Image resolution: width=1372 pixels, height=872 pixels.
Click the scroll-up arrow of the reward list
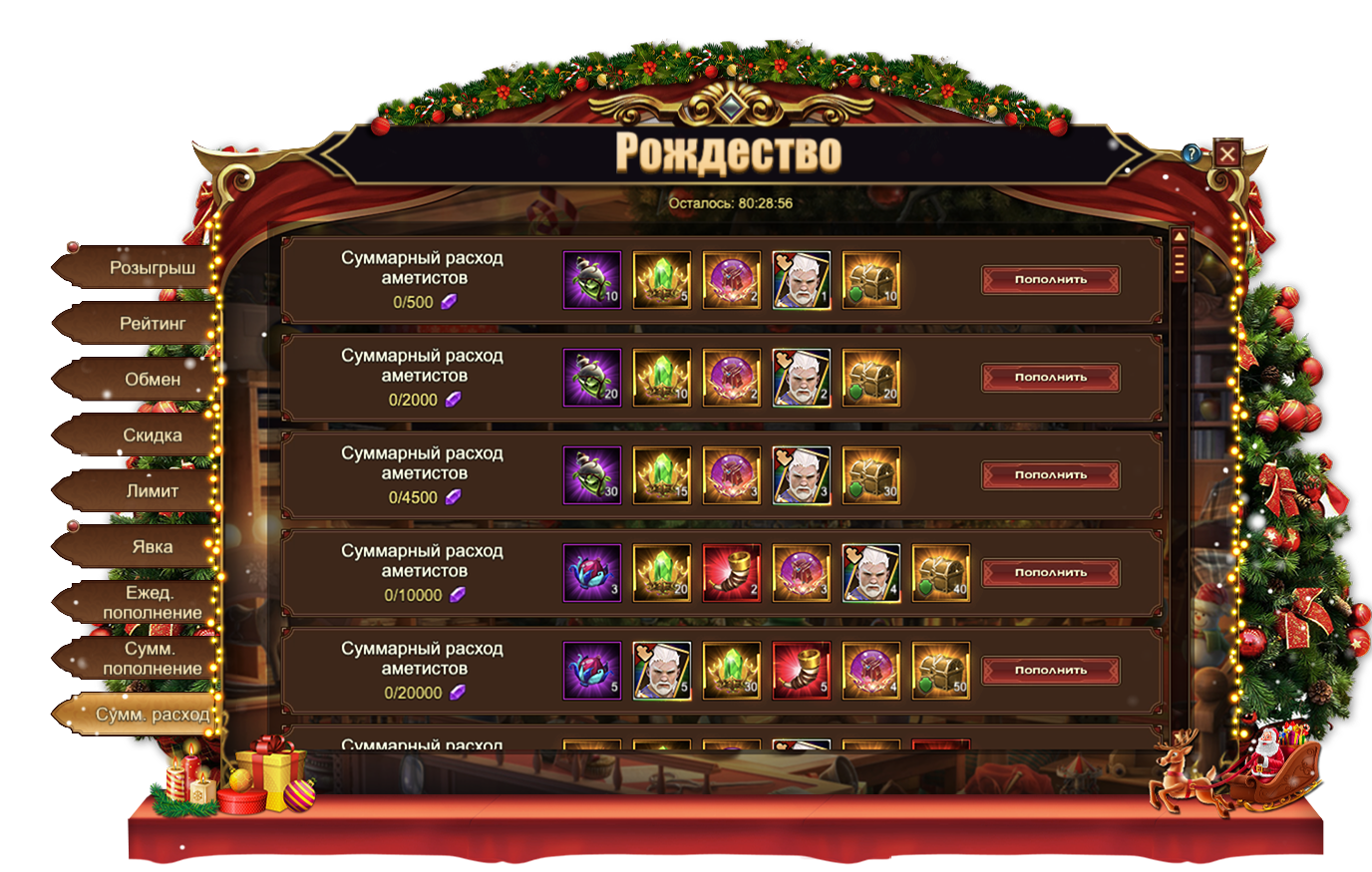(1179, 237)
